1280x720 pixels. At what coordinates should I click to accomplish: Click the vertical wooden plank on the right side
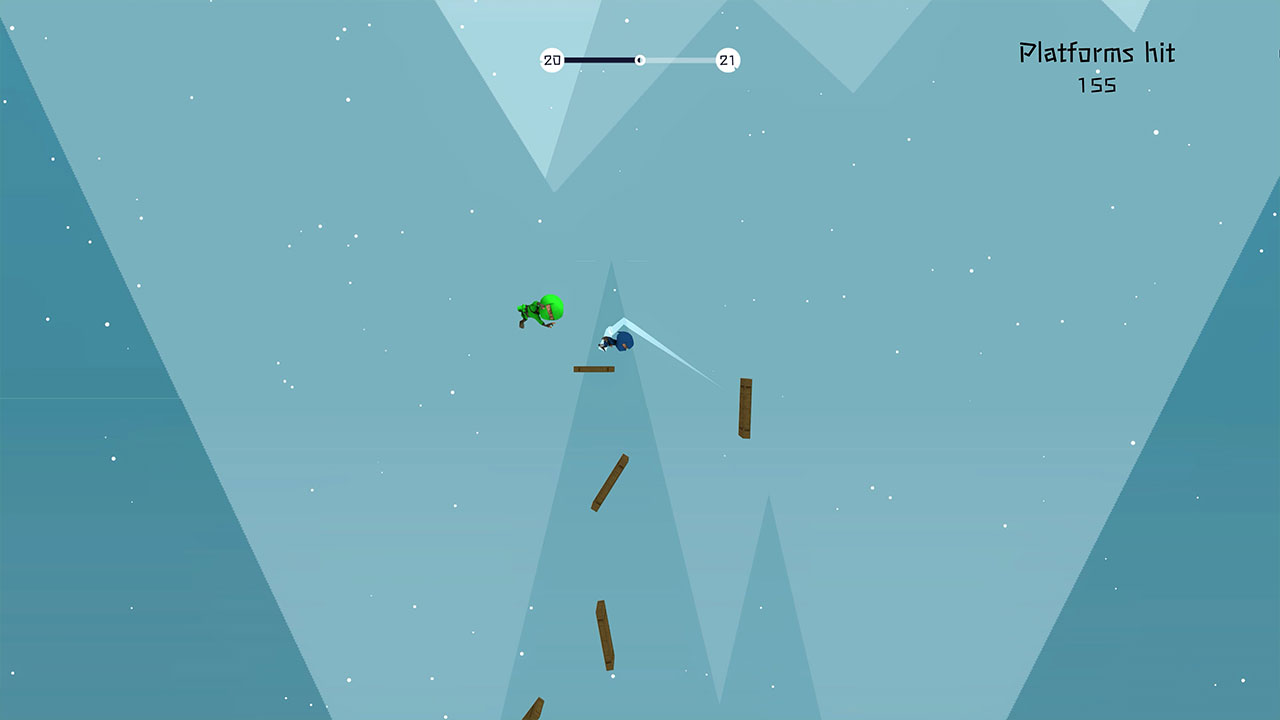(746, 410)
